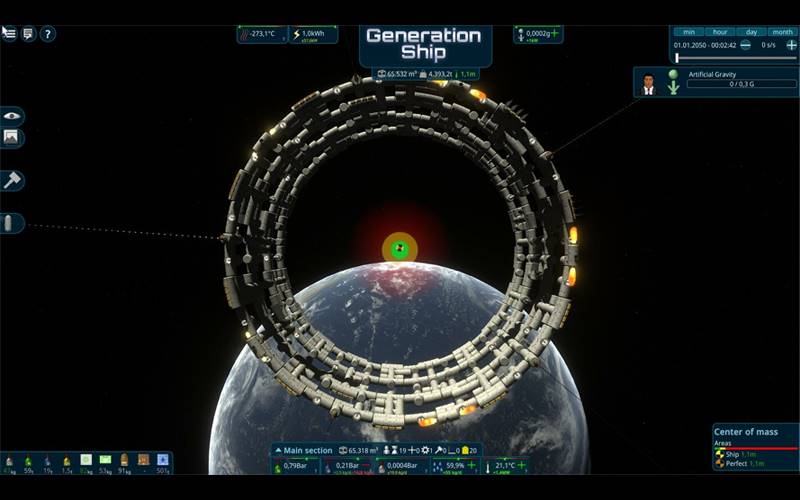Screen dimensions: 800x500
Task: Set time step to day
Action: [x=751, y=32]
